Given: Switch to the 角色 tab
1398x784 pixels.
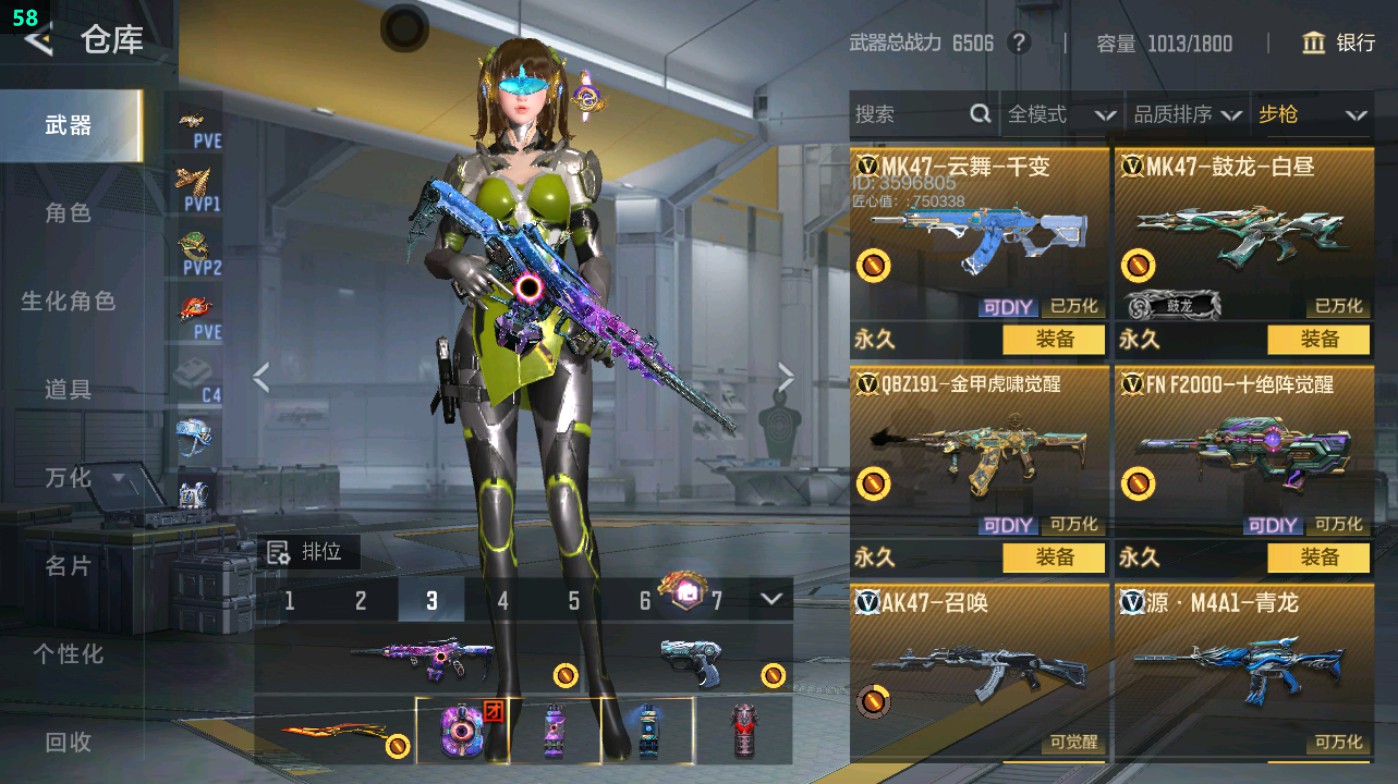Looking at the screenshot, I should coord(68,213).
